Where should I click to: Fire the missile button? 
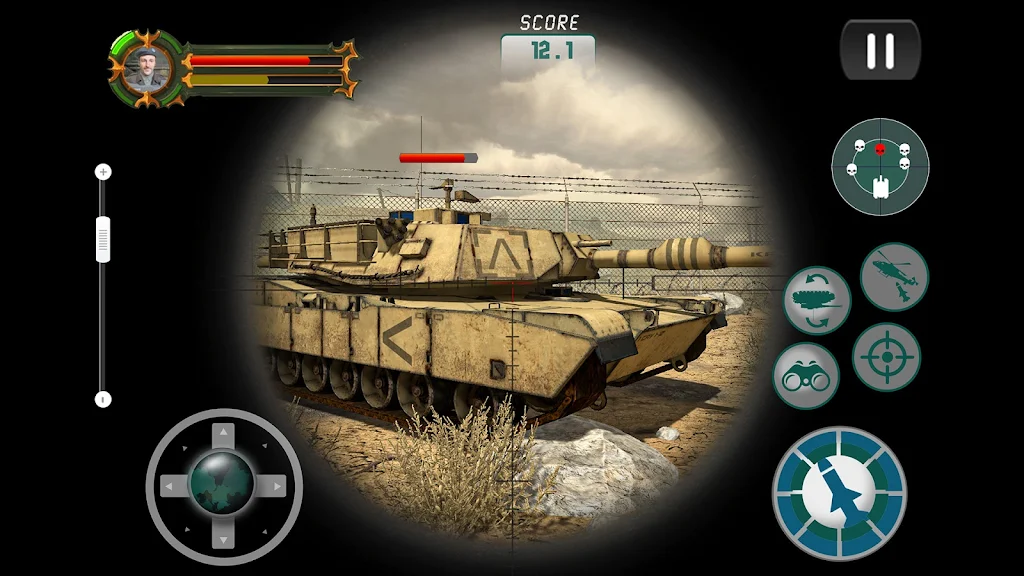pos(839,494)
